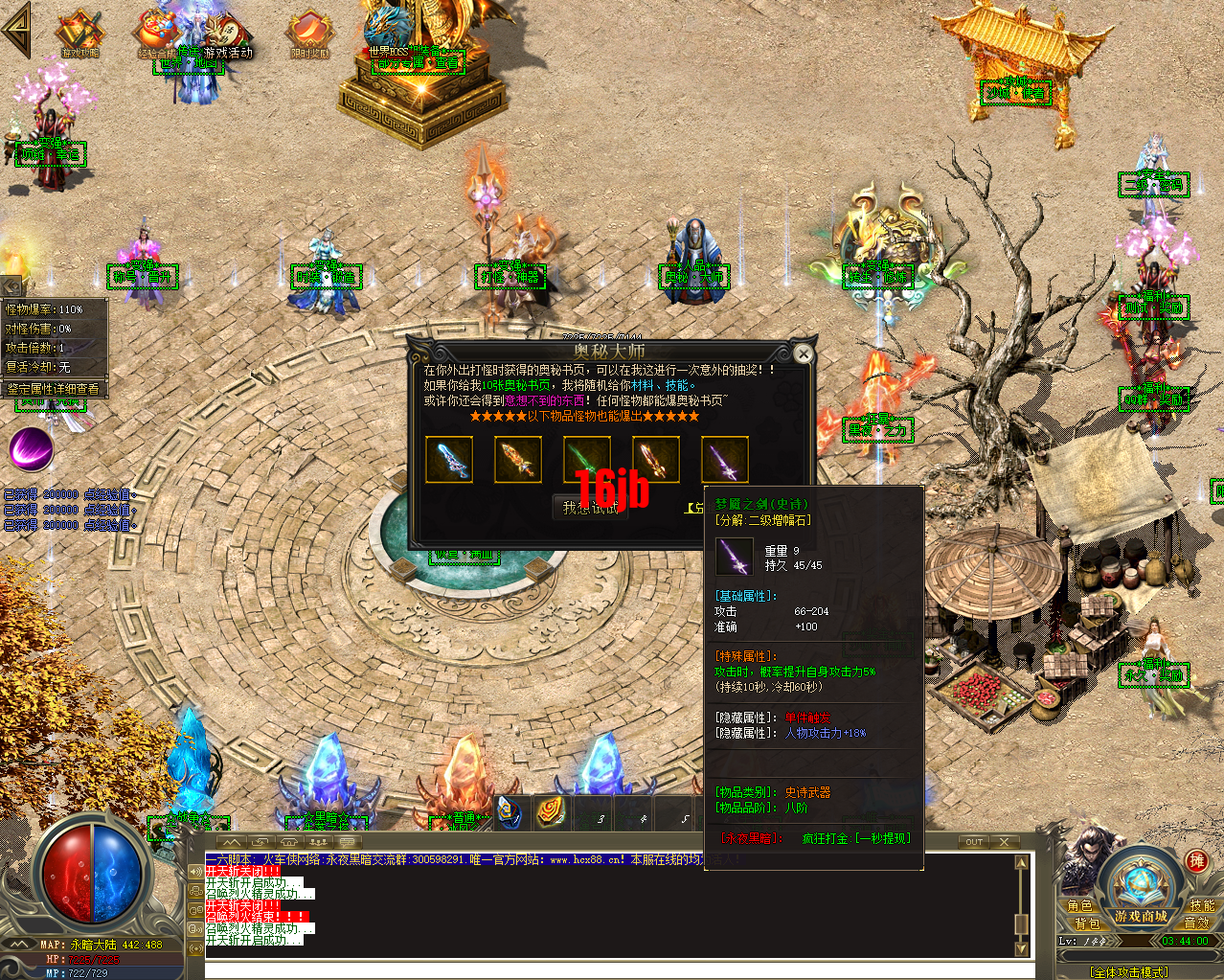Select the green sword reward in the dialog
This screenshot has height=980, width=1224.
(x=587, y=460)
